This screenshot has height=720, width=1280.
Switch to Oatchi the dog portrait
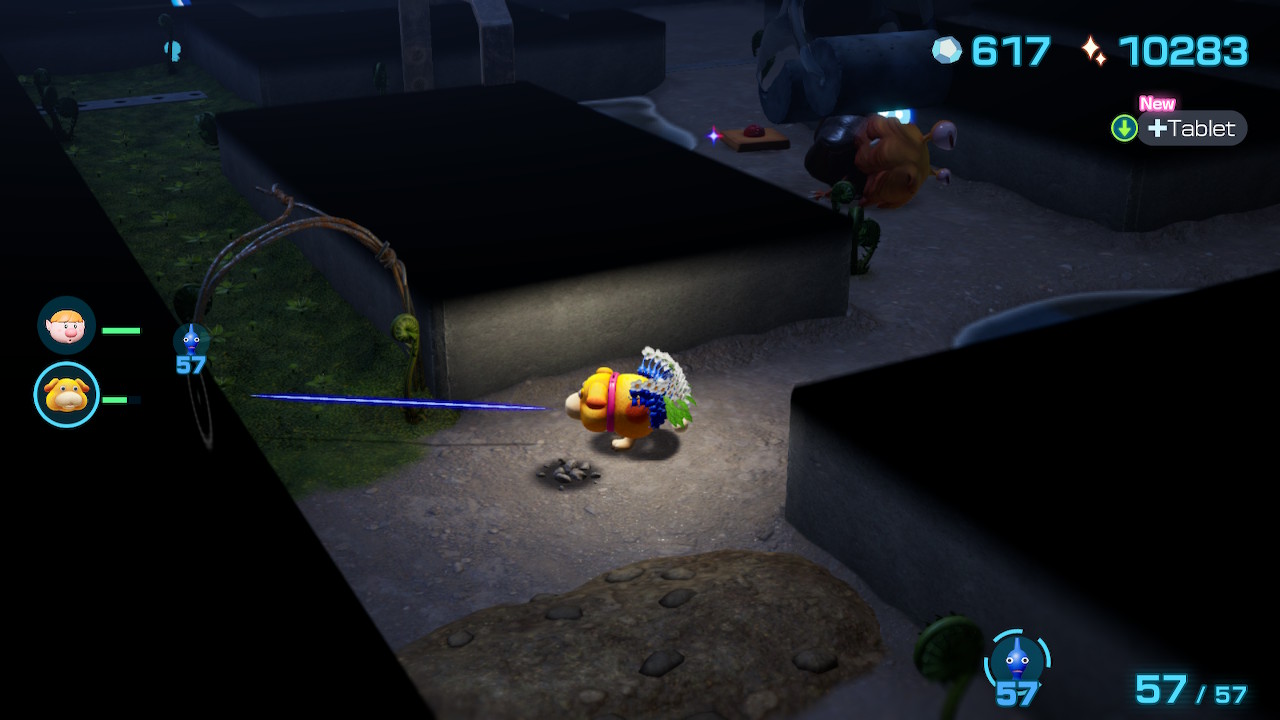point(67,395)
